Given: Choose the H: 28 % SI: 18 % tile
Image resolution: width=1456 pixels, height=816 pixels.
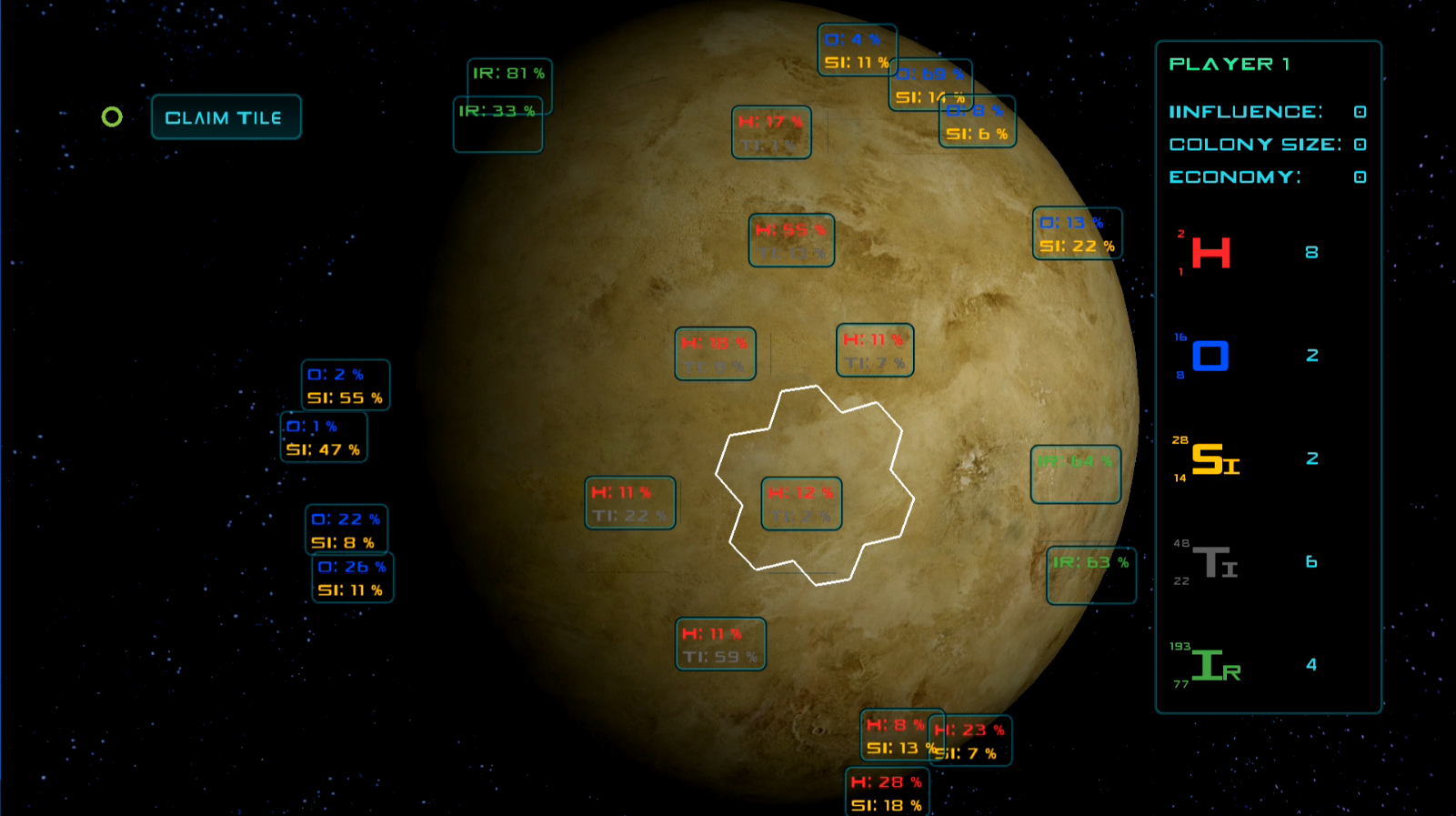Looking at the screenshot, I should point(887,793).
